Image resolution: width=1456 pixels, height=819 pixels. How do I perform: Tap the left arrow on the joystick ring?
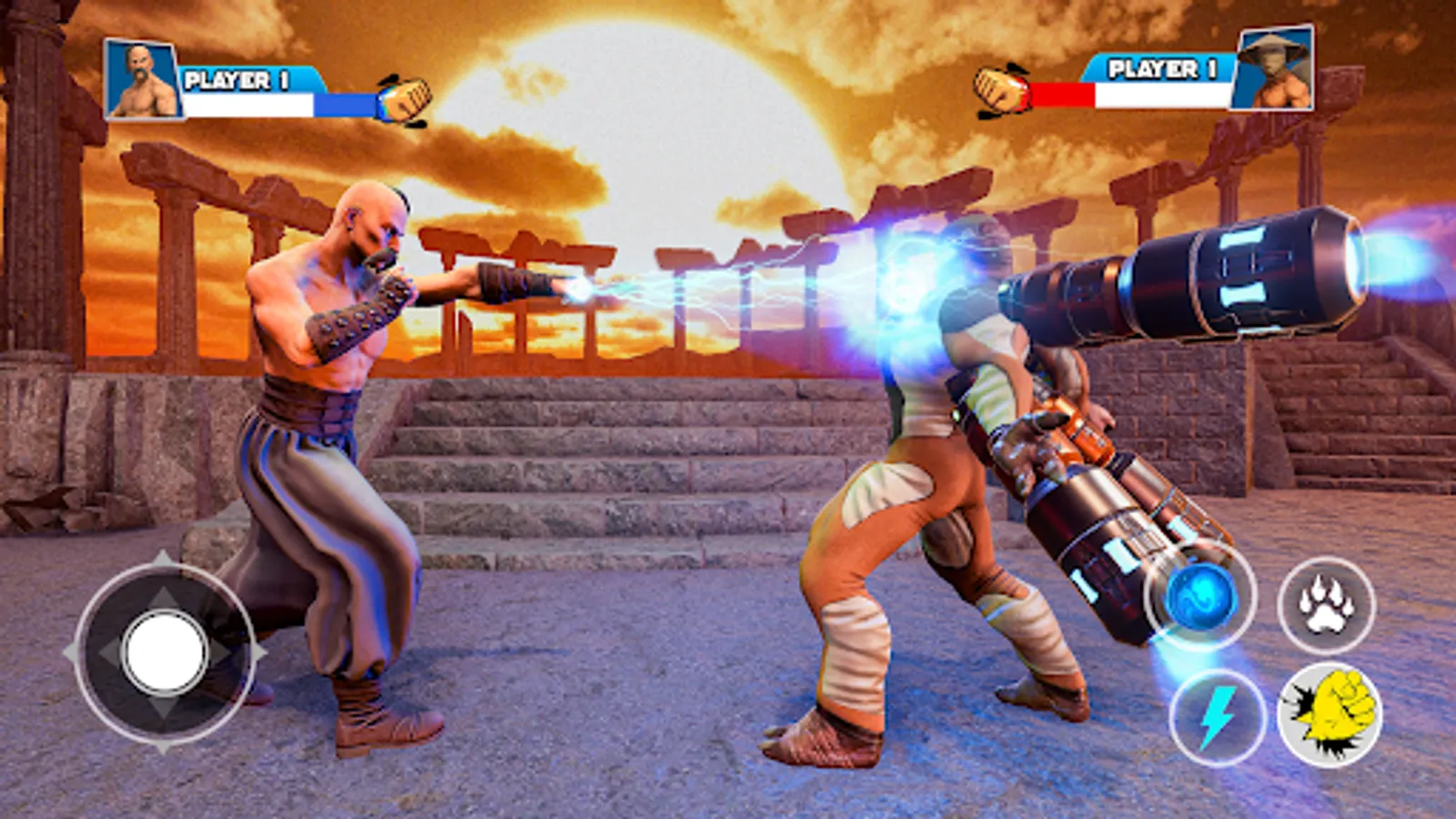pyautogui.click(x=107, y=652)
